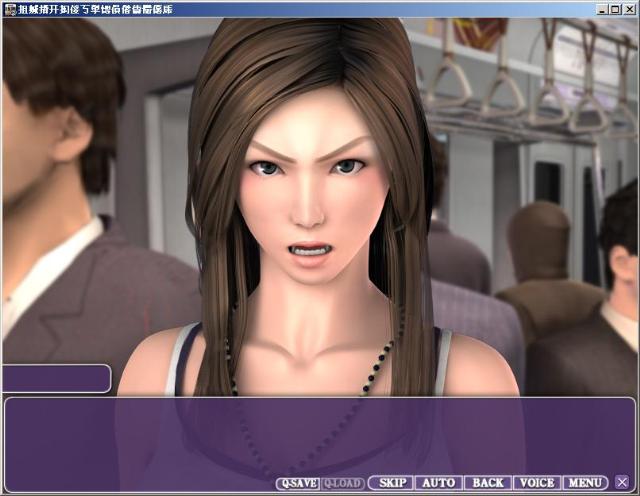
Task: Quick save with the Q-SAVE button
Action: coord(298,483)
